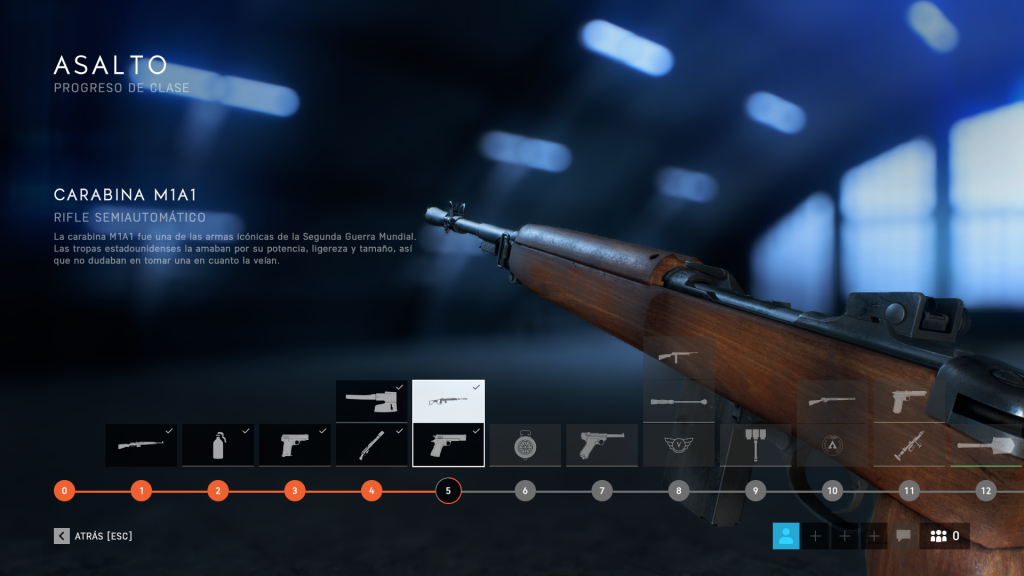Select the rifle reward at rank 1
This screenshot has width=1024, height=576.
[x=141, y=445]
